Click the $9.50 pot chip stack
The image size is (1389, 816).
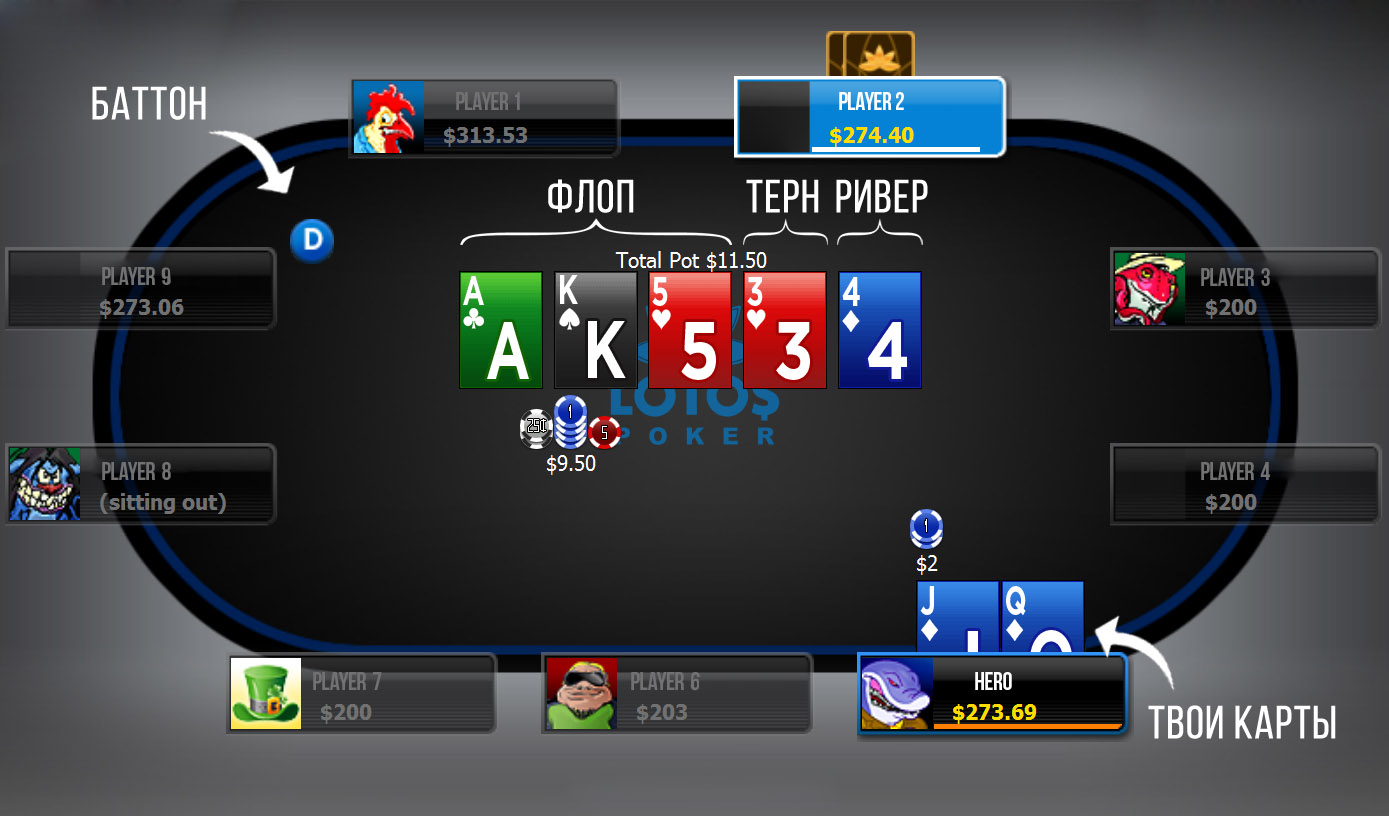coord(570,430)
